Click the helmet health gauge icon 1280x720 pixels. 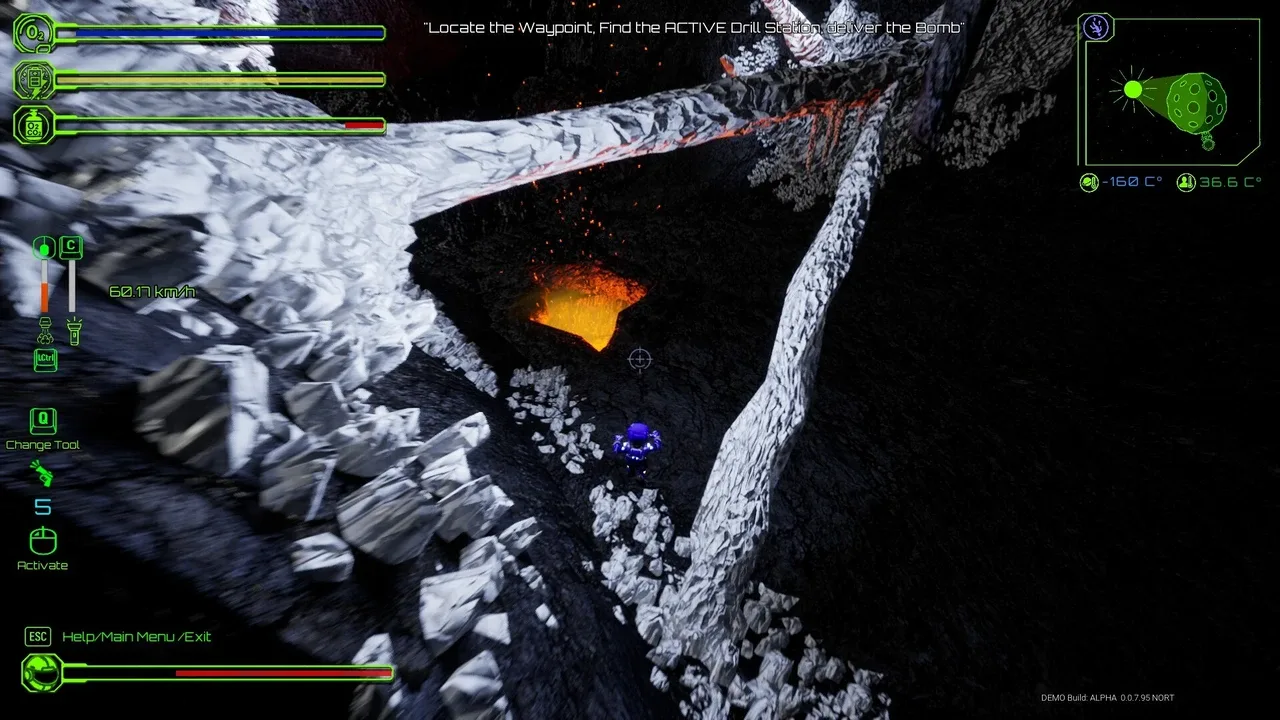point(41,673)
